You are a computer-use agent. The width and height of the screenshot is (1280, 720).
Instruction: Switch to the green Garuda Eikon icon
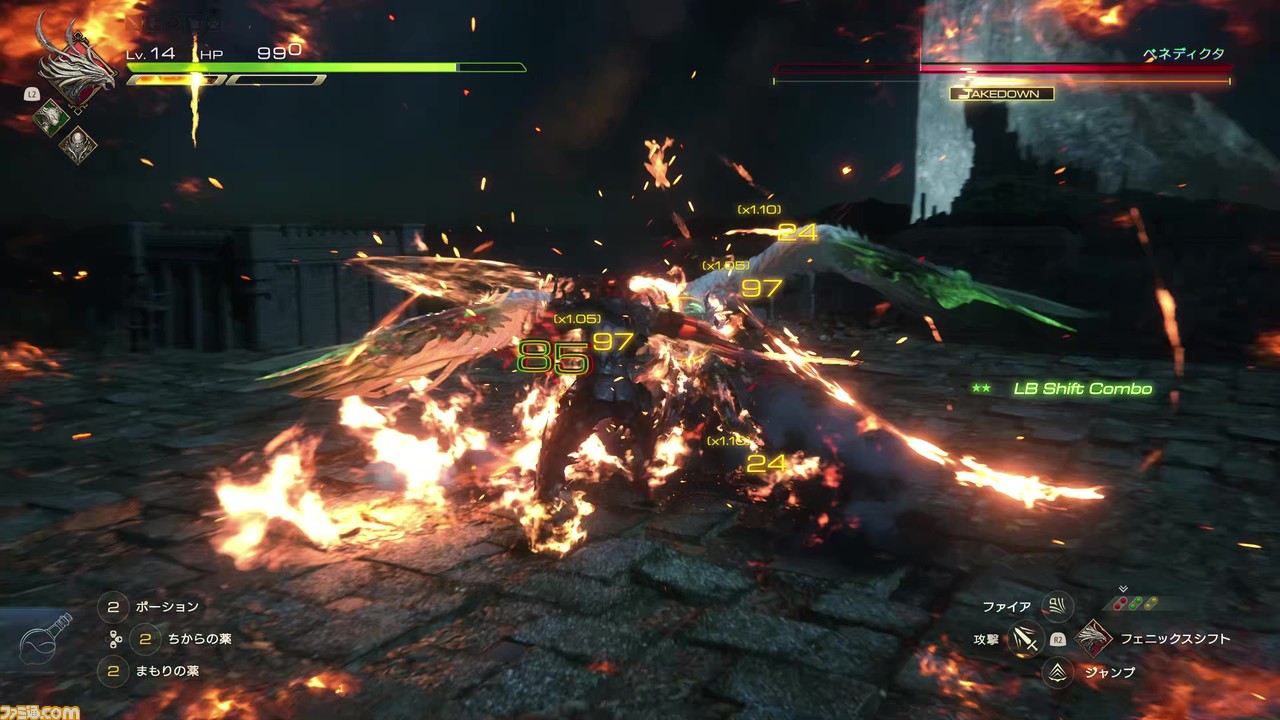[x=51, y=118]
